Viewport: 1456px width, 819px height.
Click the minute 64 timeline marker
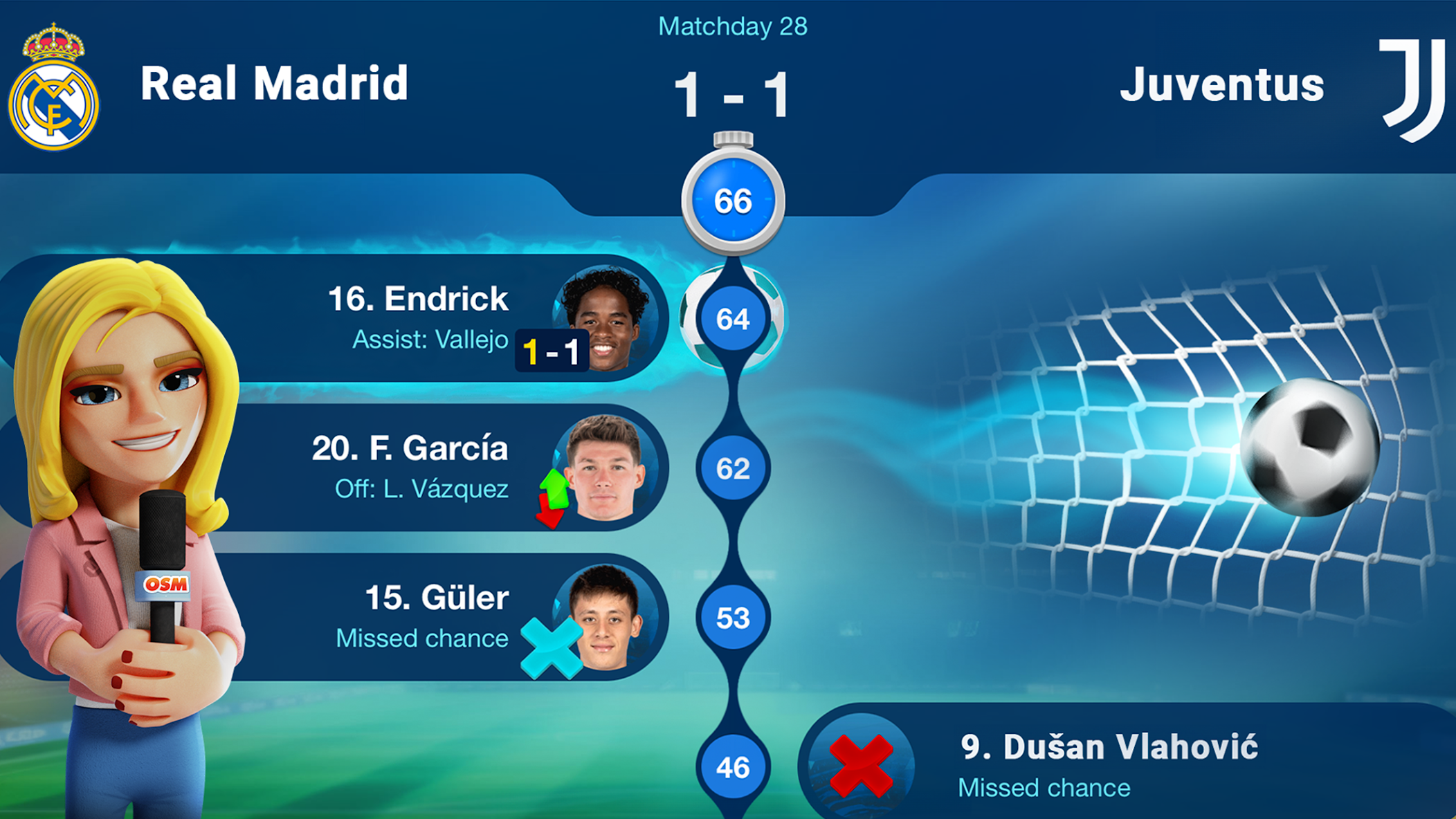coord(733,319)
